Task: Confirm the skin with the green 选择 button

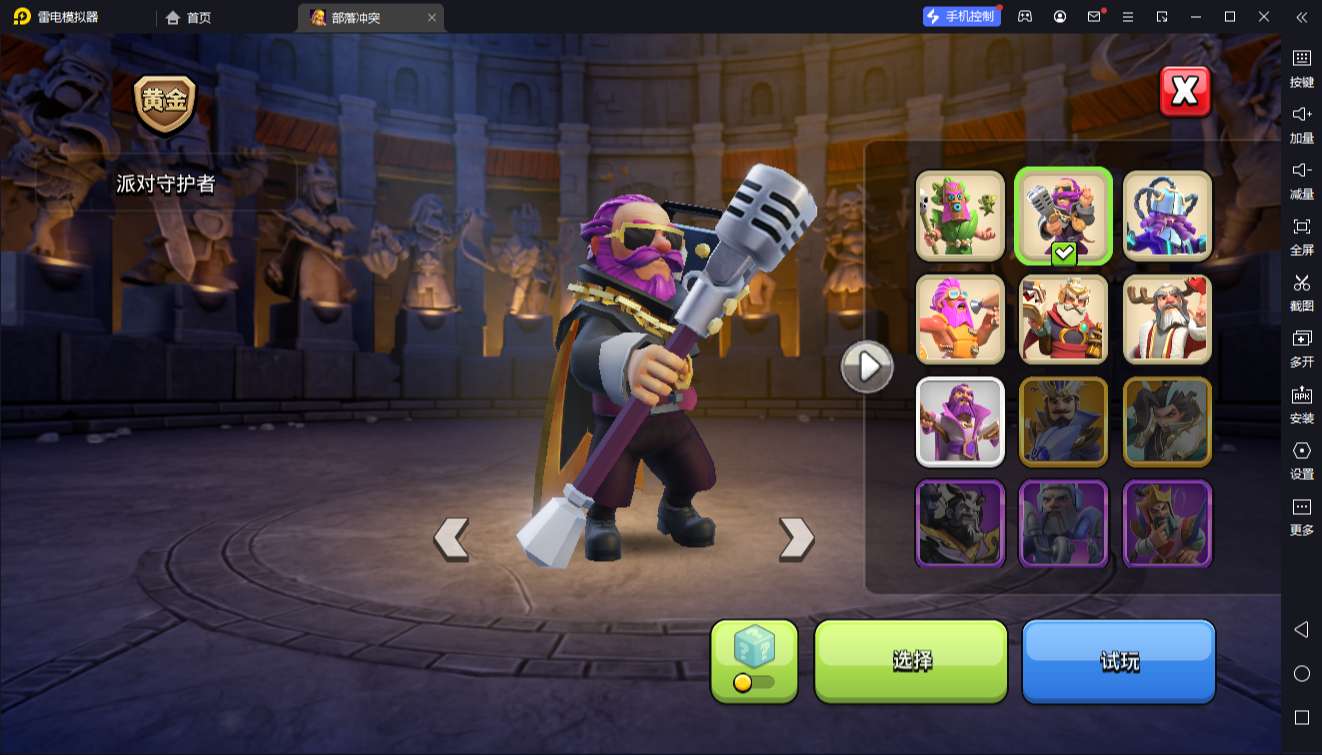Action: coord(911,661)
